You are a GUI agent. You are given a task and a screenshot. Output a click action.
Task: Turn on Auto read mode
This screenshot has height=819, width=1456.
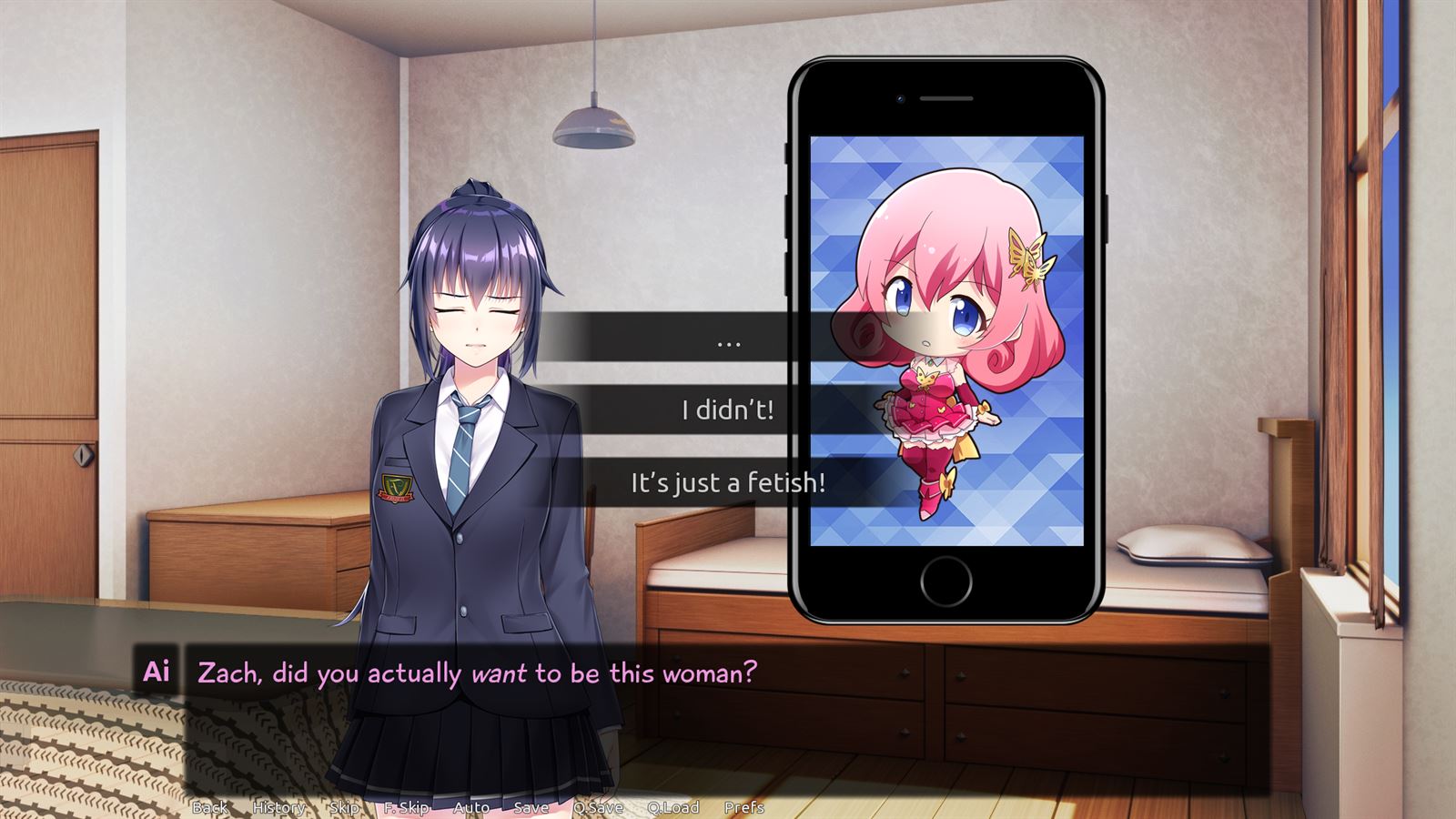click(x=470, y=807)
